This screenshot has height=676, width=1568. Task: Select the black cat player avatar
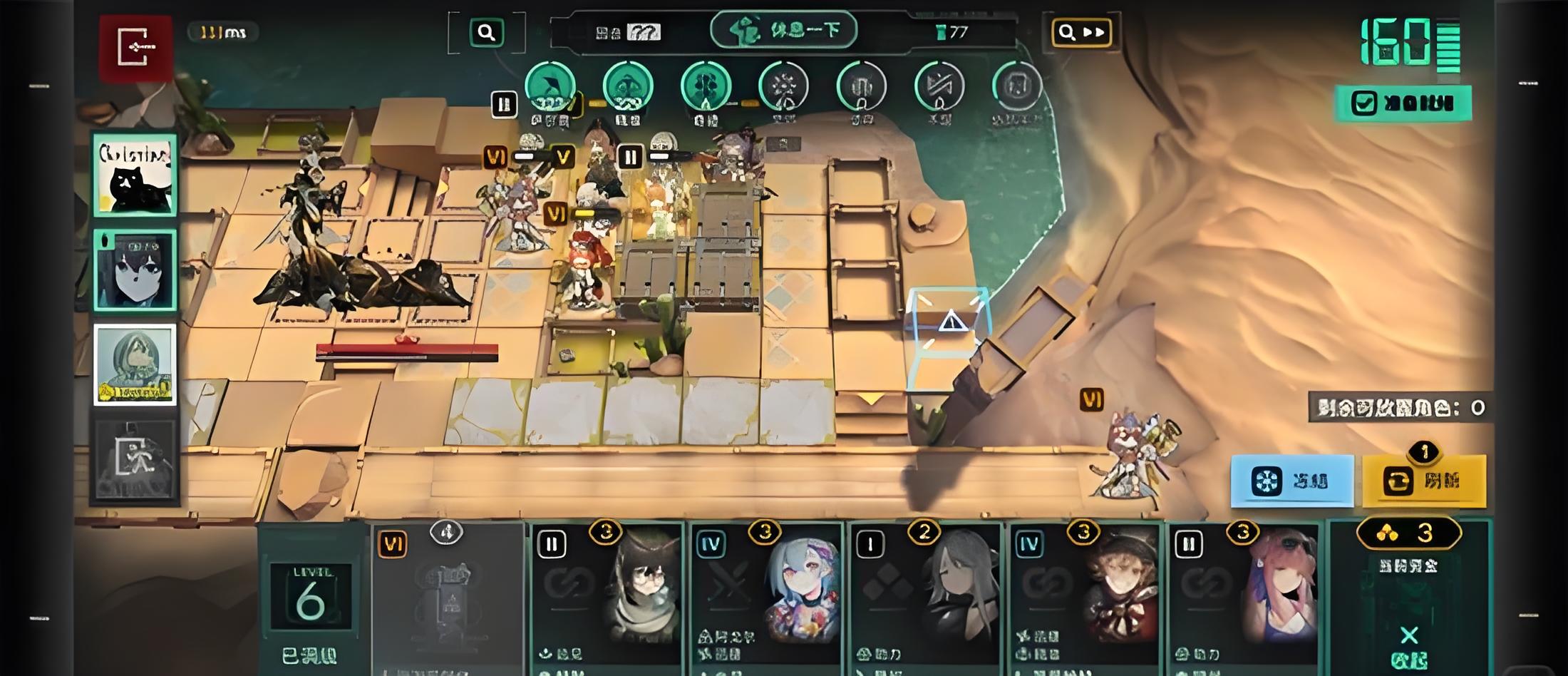pyautogui.click(x=135, y=175)
